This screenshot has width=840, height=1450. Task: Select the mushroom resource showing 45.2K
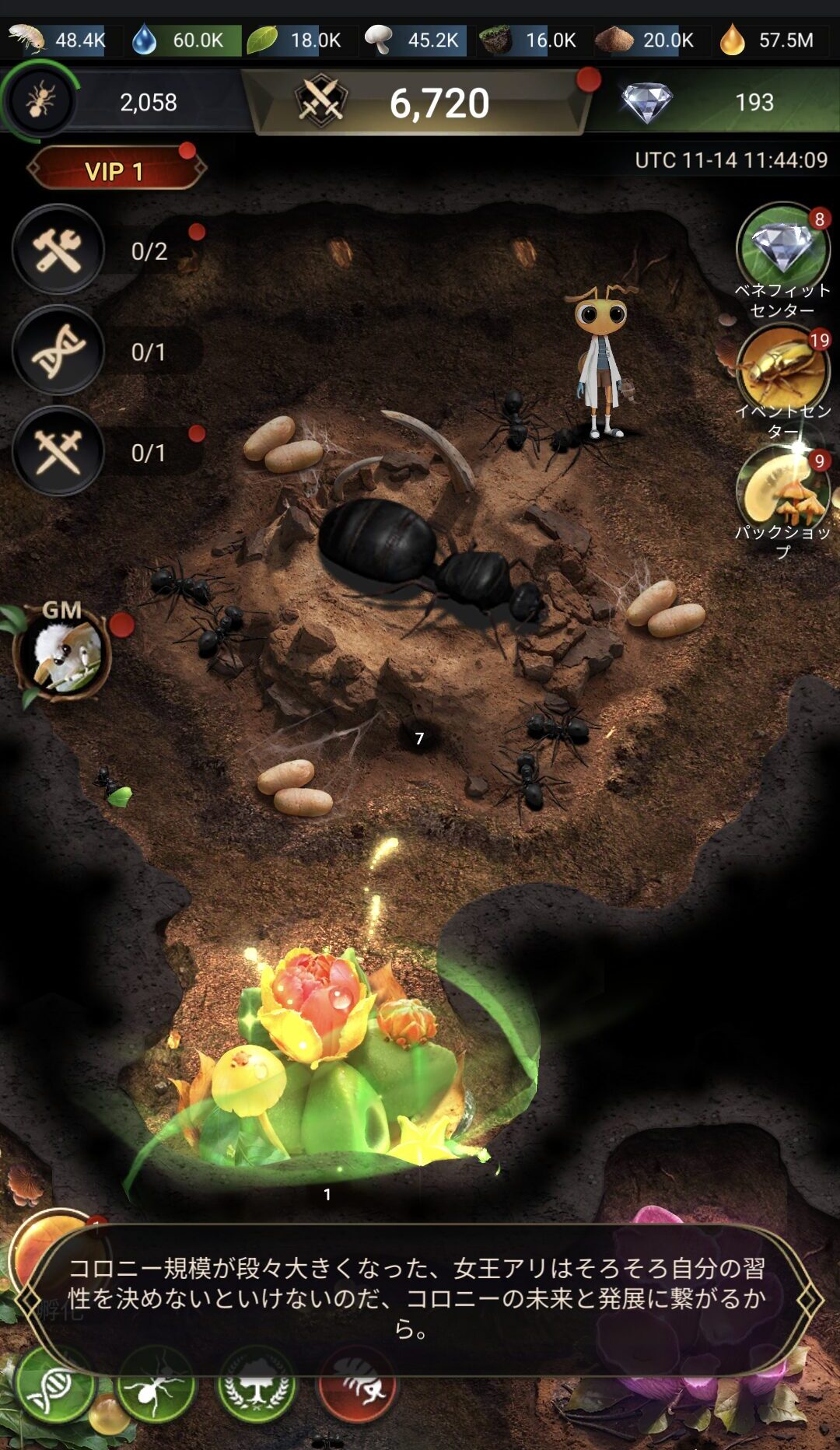pyautogui.click(x=415, y=40)
